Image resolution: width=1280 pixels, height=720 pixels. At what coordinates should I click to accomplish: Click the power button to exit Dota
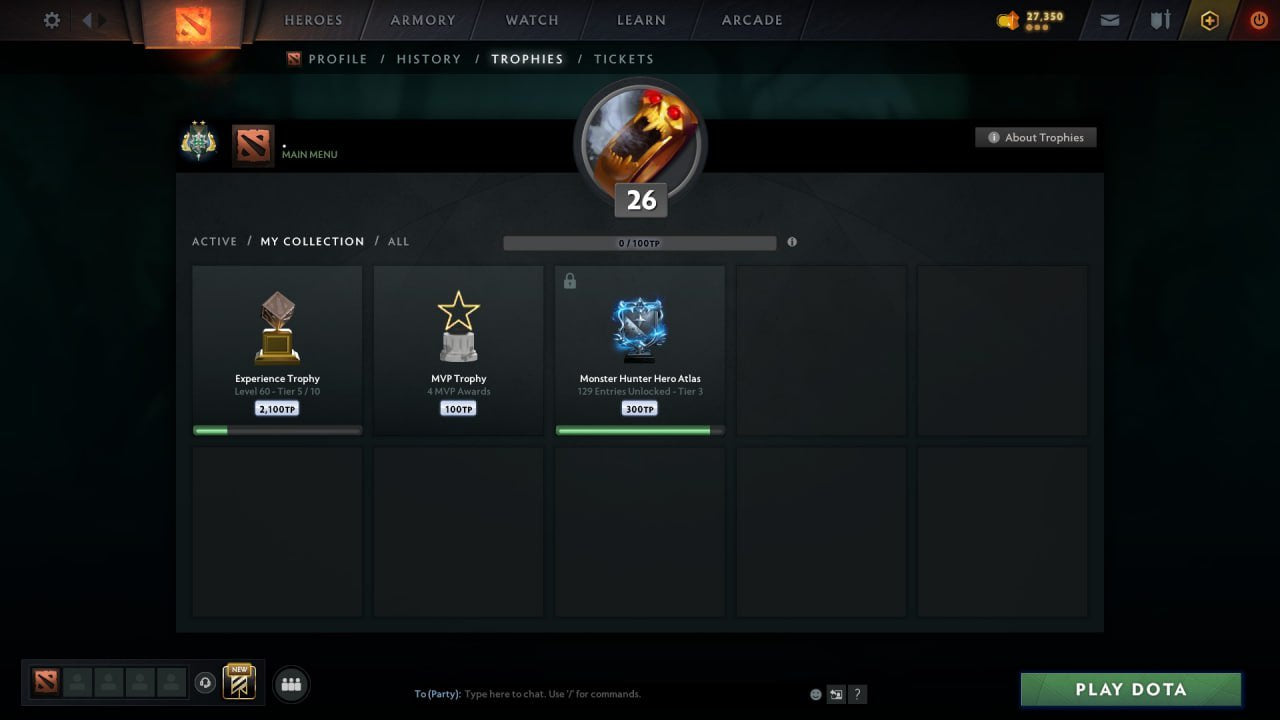coord(1258,19)
